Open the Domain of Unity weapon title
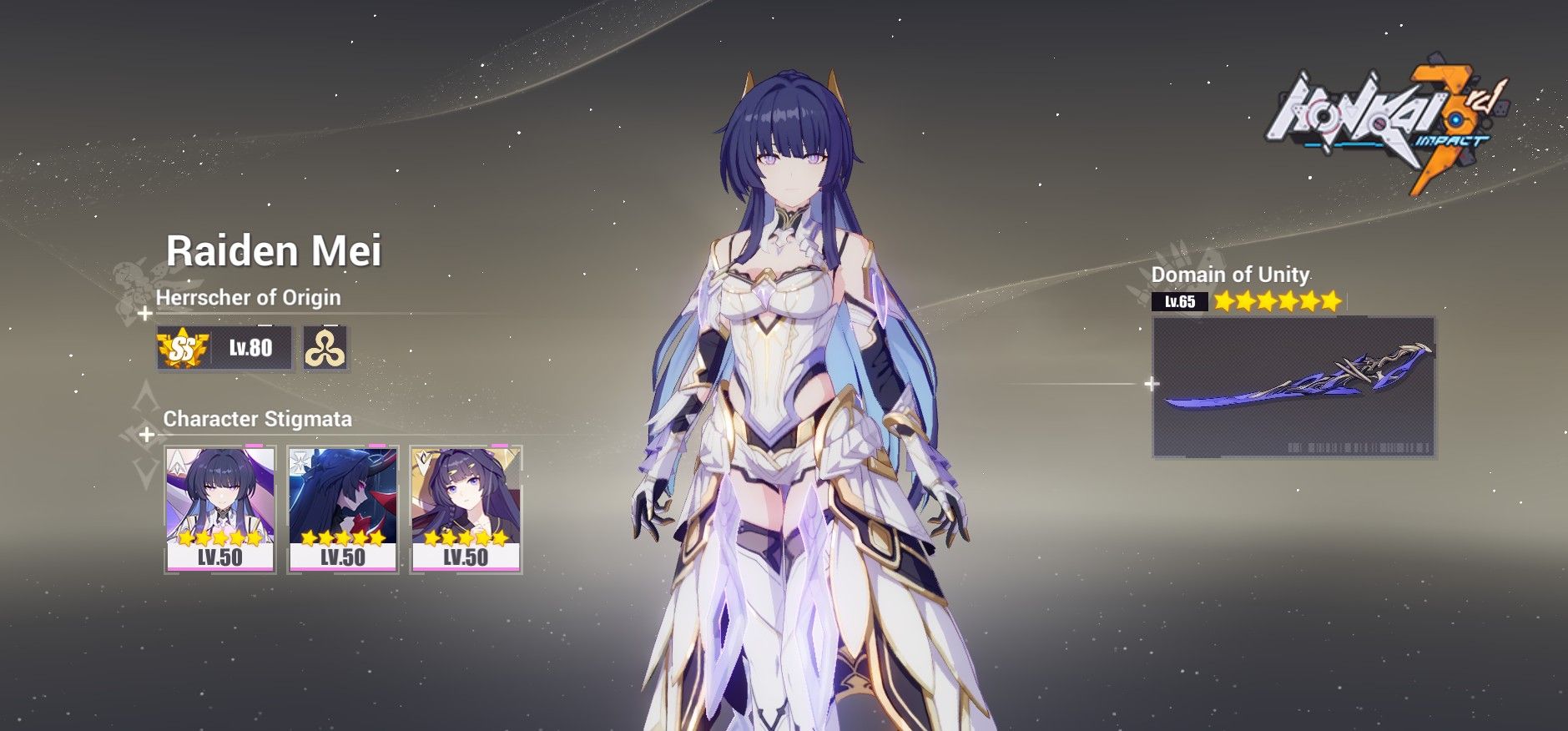1568x731 pixels. (1233, 273)
